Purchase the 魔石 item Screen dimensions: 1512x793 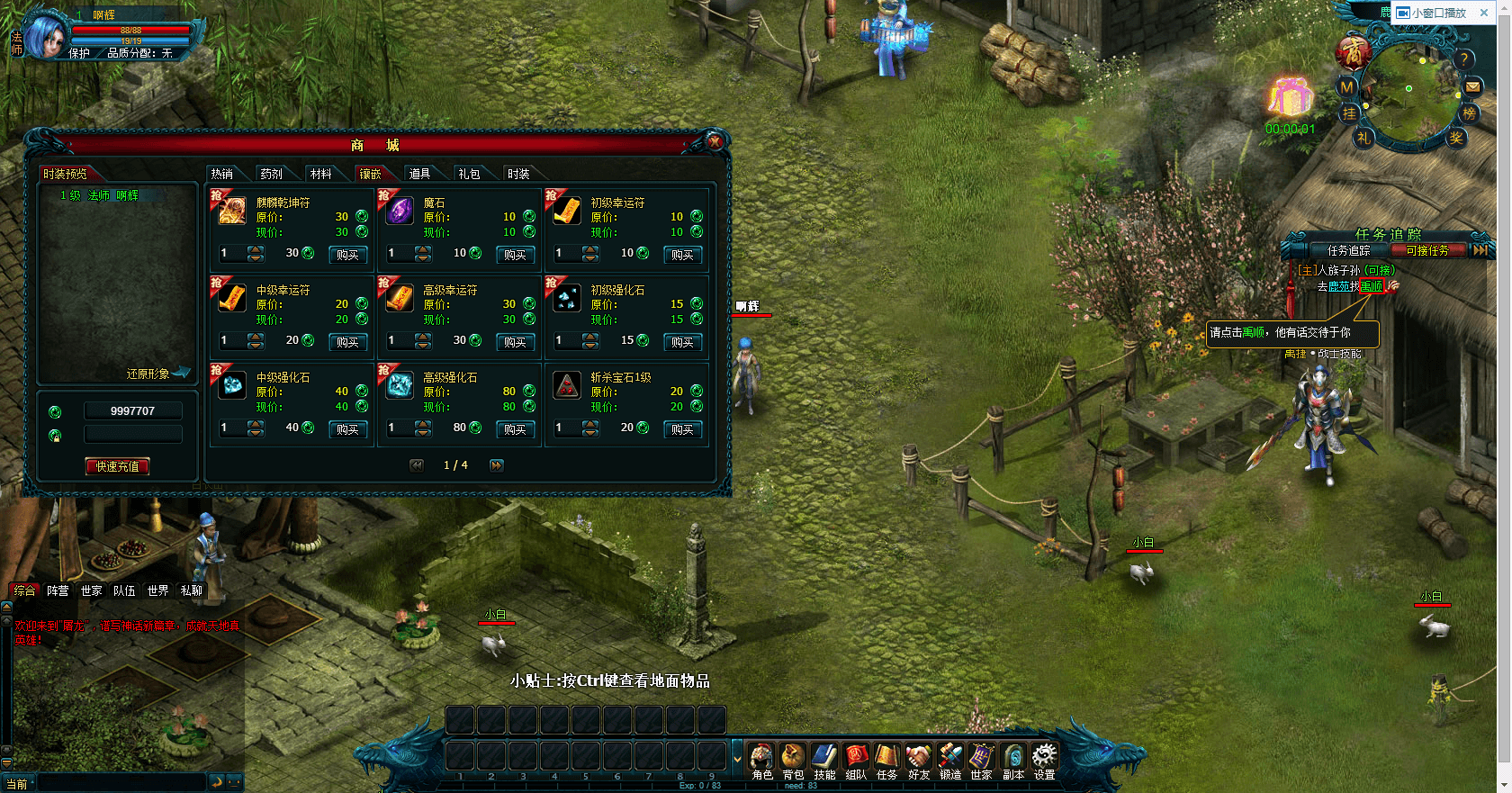tap(515, 255)
